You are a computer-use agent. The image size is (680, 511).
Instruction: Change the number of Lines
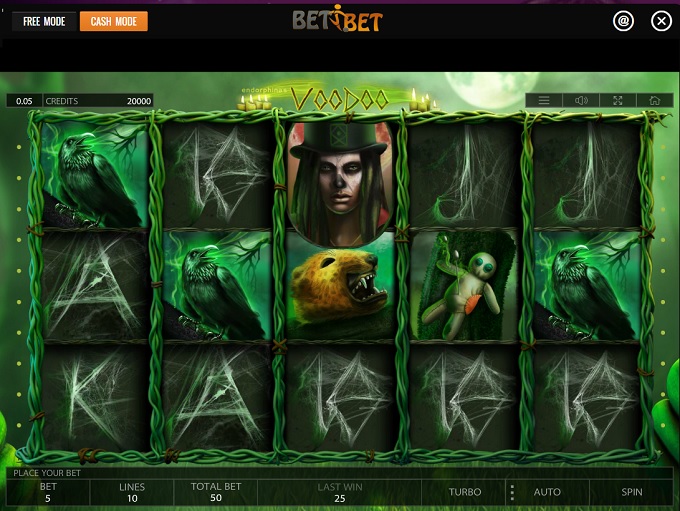pos(132,492)
